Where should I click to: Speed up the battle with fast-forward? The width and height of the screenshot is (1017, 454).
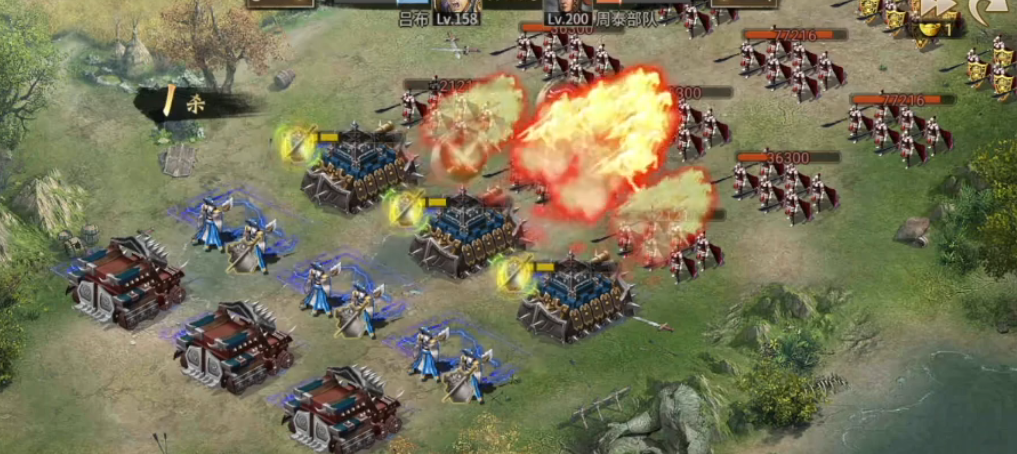(936, 9)
